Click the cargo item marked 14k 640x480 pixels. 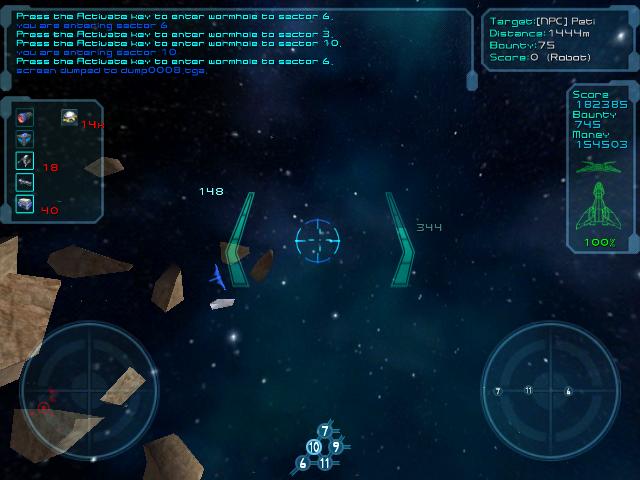[69, 118]
